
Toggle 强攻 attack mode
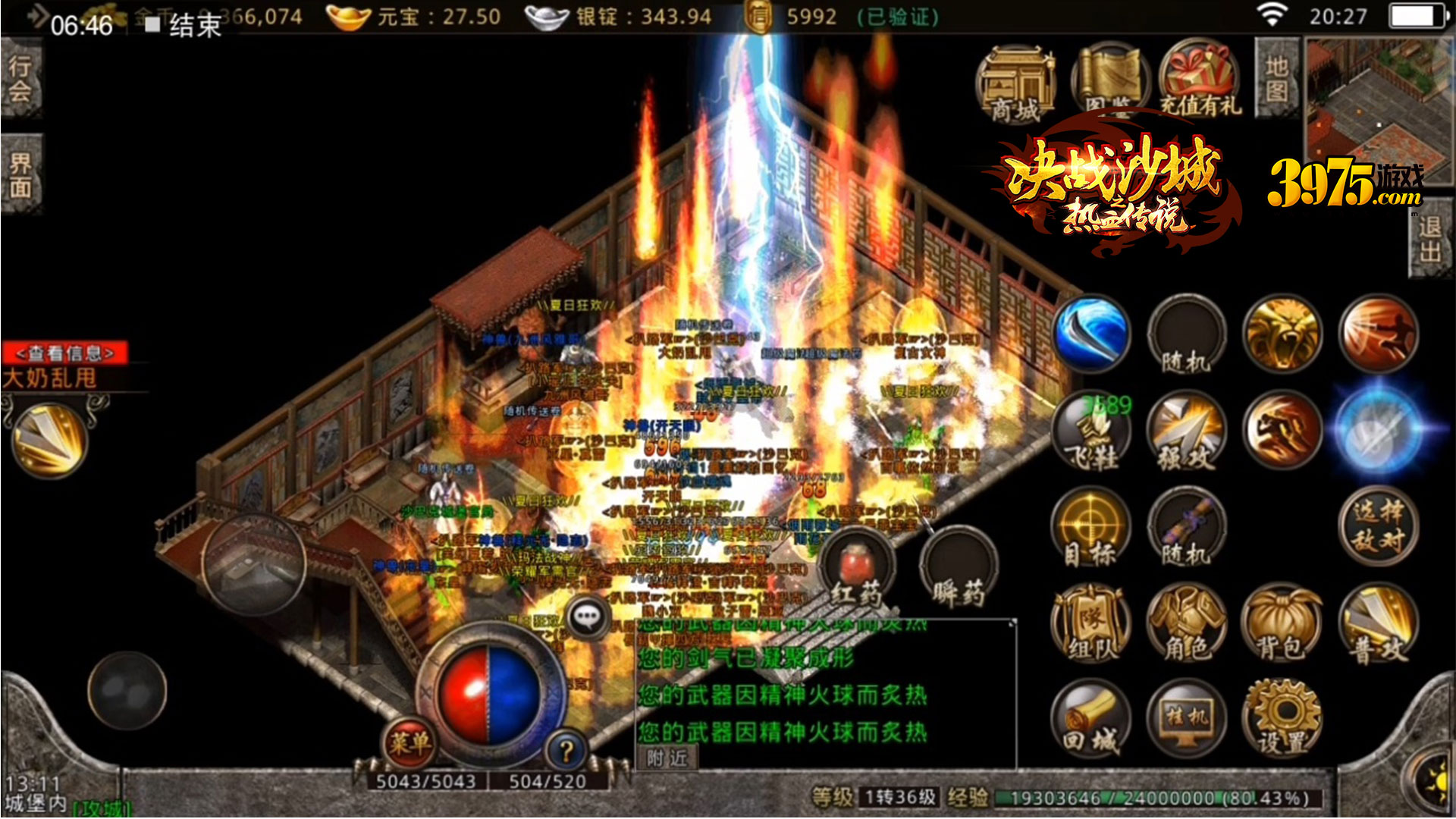pos(1187,432)
